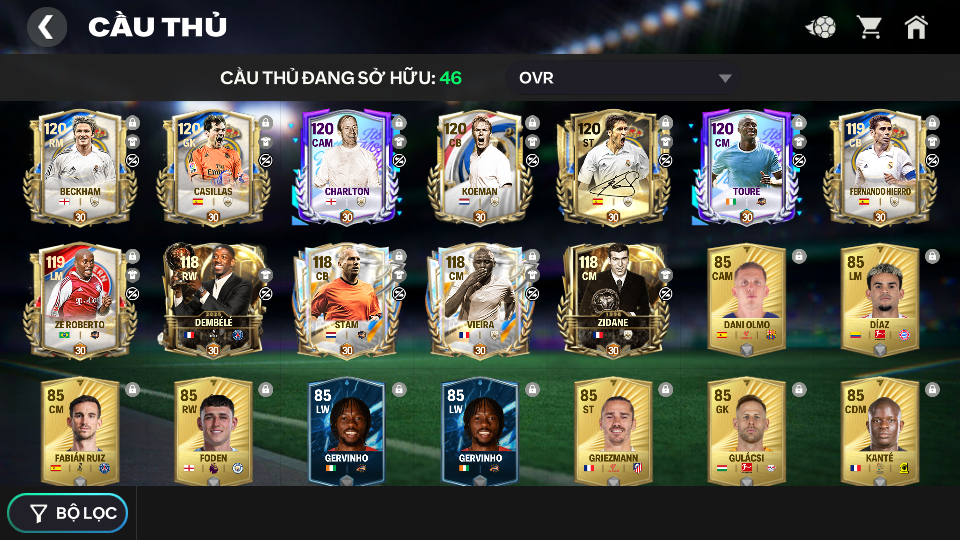
Task: Open the OVR sort dropdown
Action: [625, 78]
